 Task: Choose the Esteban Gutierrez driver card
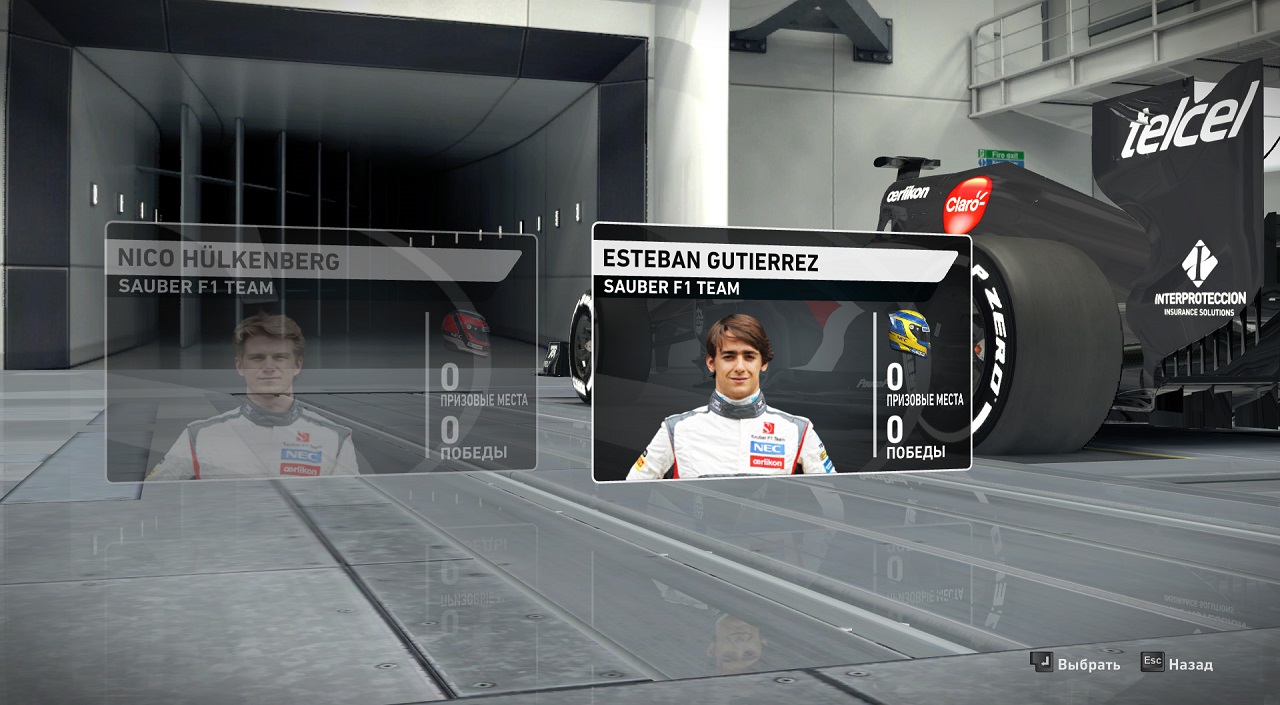click(781, 352)
